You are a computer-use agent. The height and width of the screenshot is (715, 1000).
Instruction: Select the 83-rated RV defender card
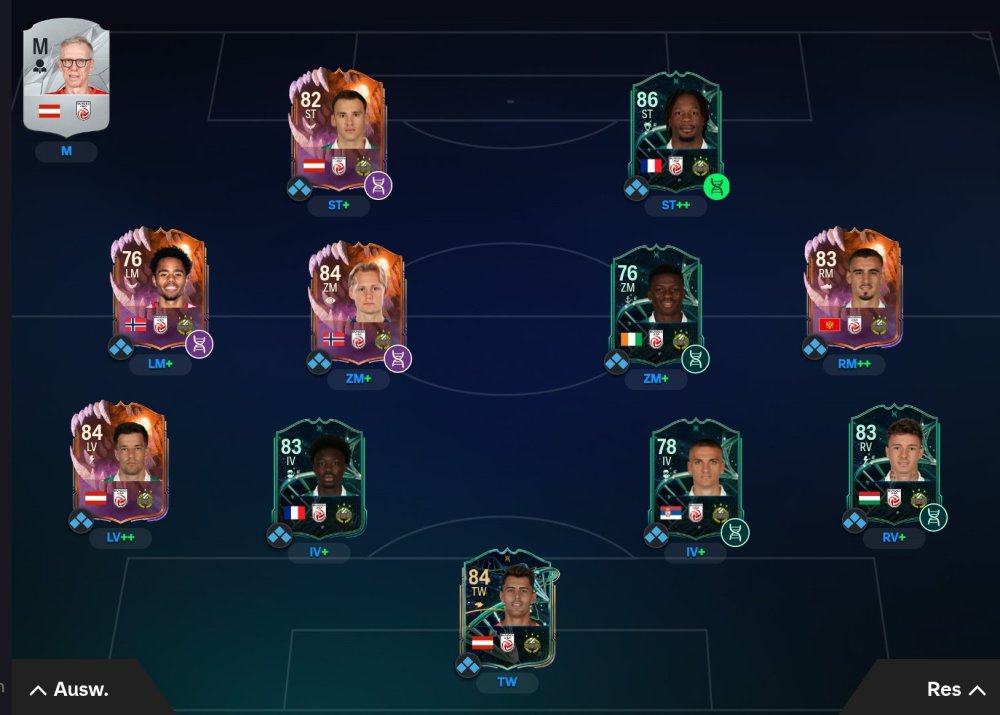click(893, 463)
